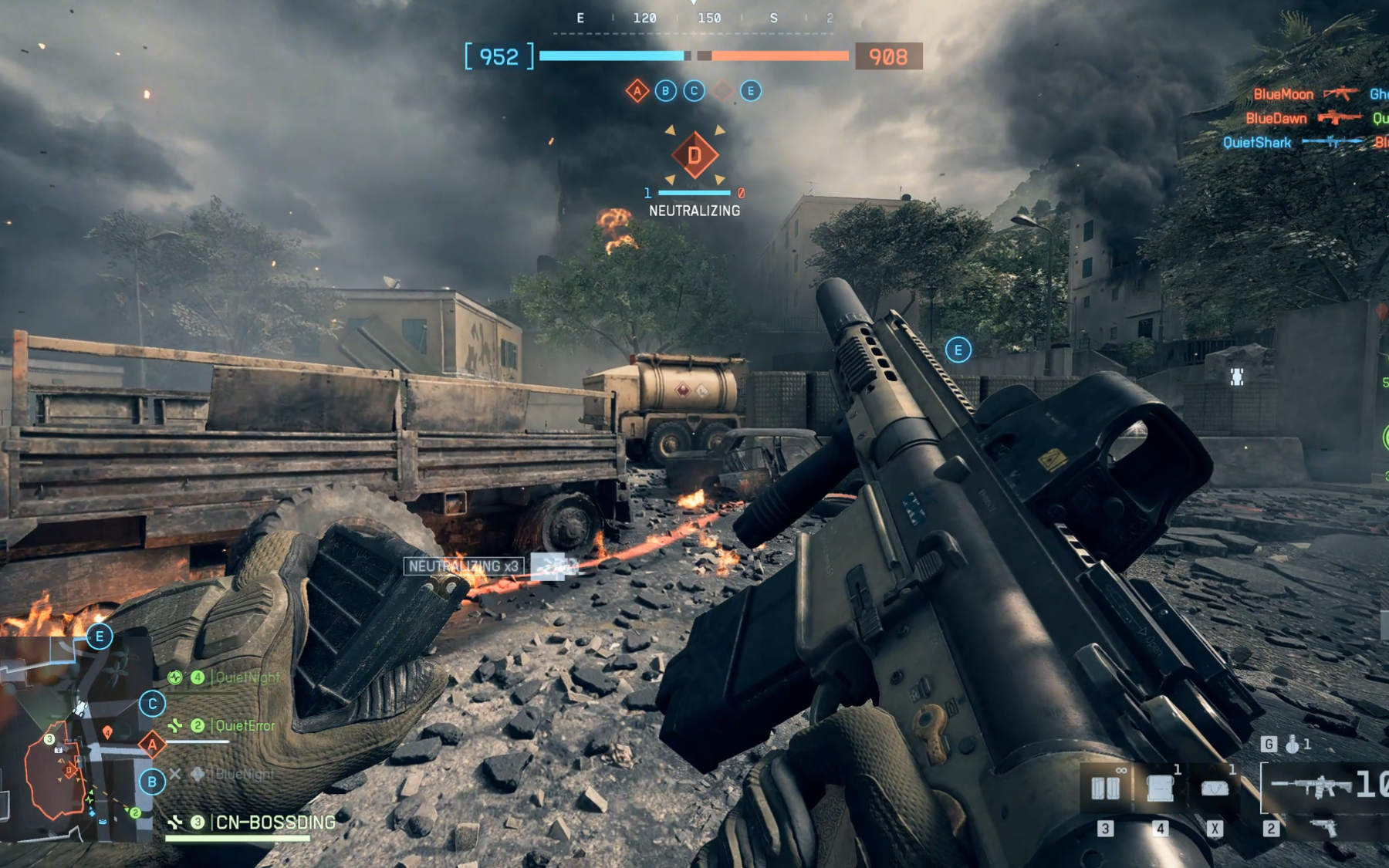1389x868 pixels.
Task: Select objective C circle below the score bar
Action: pyautogui.click(x=694, y=91)
